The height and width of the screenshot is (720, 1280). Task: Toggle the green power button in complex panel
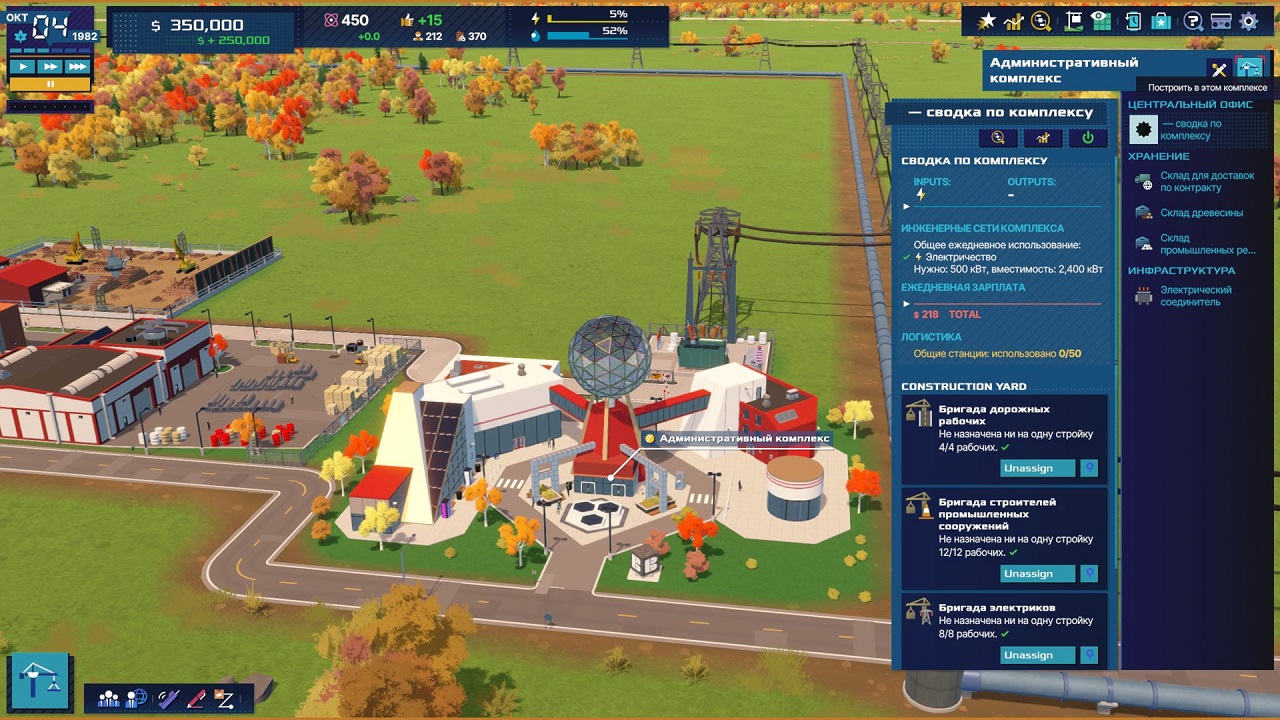click(1088, 137)
